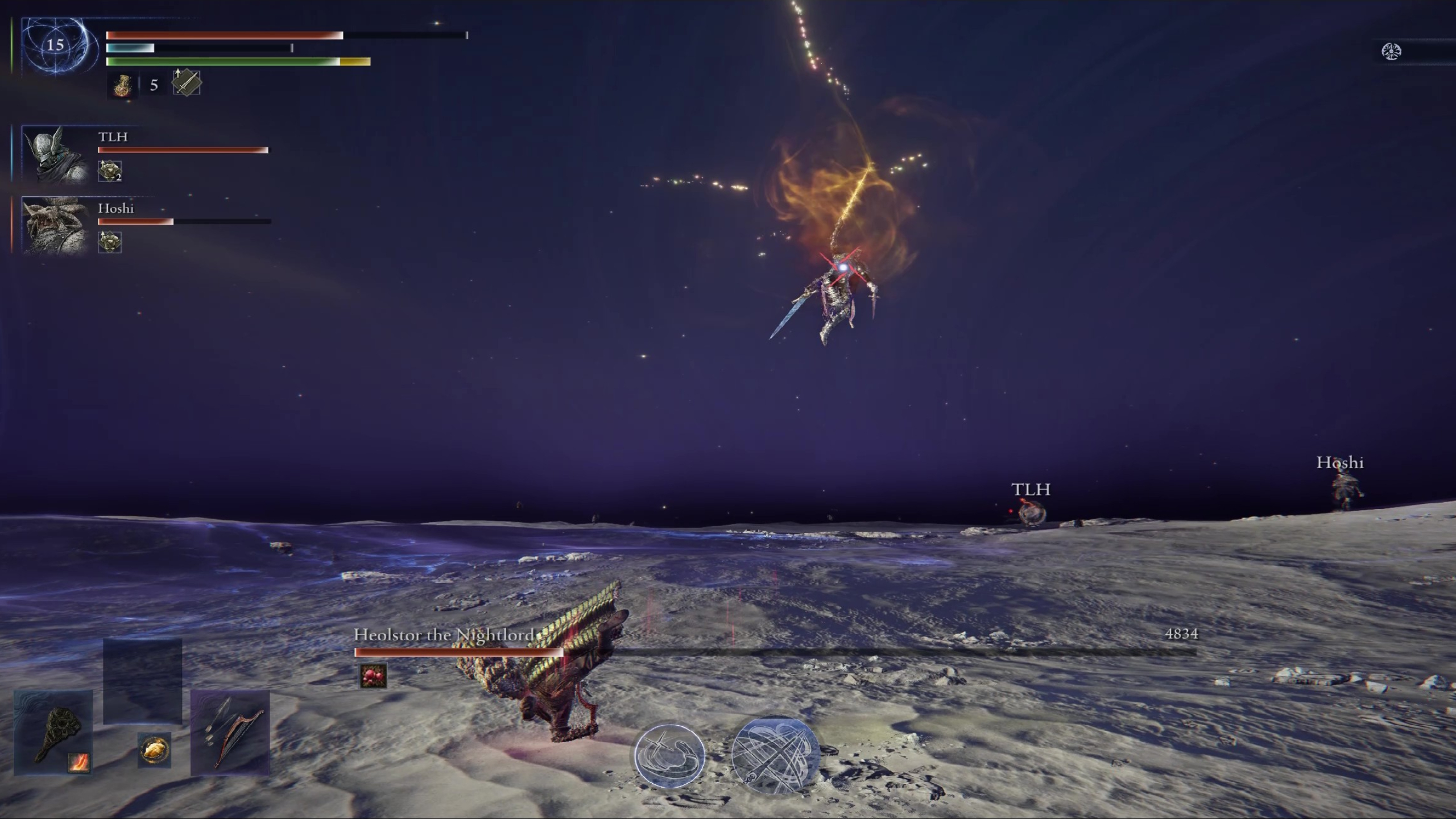Select the Crimson Flask consumable icon
The image size is (1456, 819).
click(x=121, y=85)
